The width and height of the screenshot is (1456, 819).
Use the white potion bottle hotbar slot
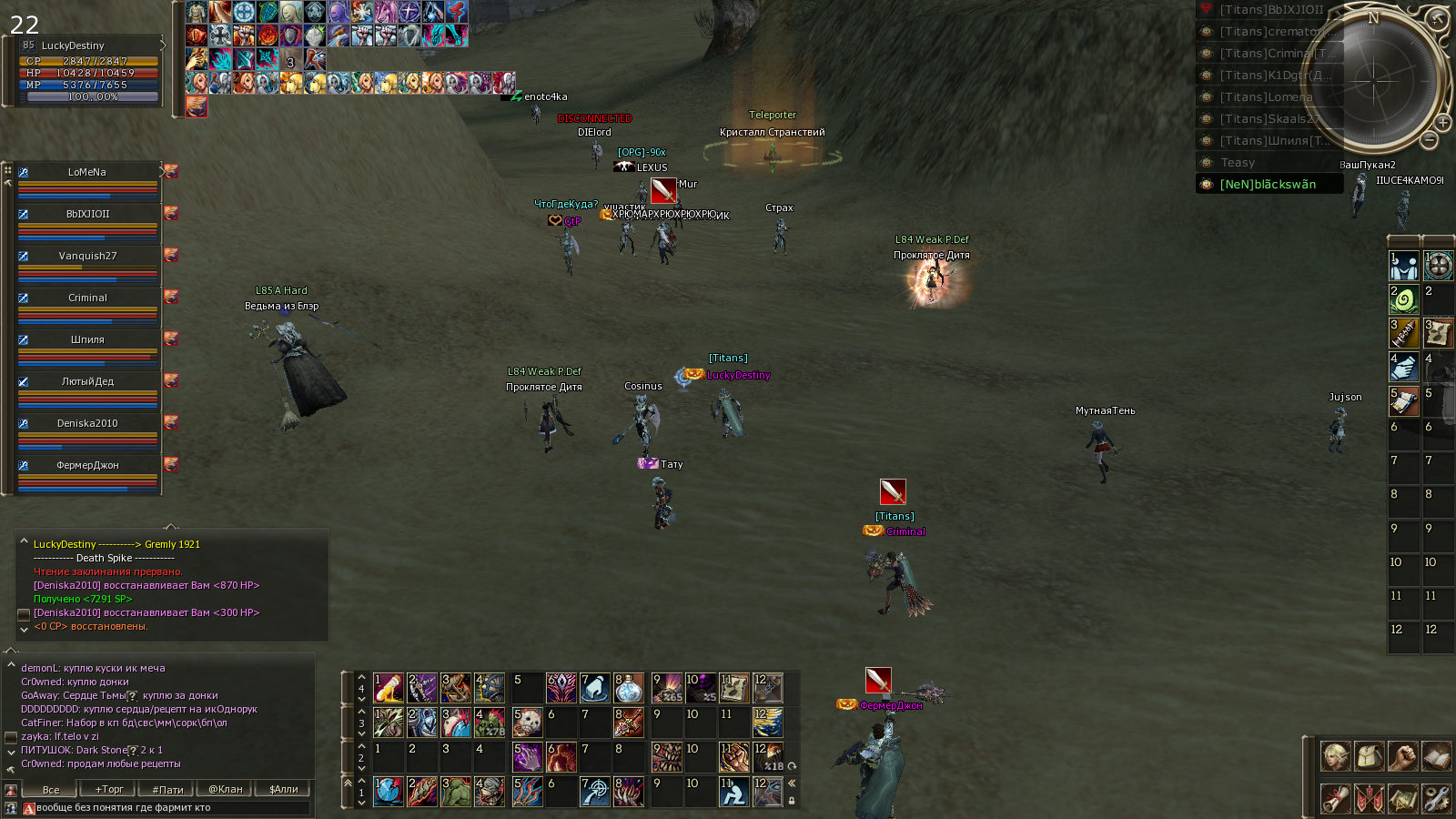point(628,688)
